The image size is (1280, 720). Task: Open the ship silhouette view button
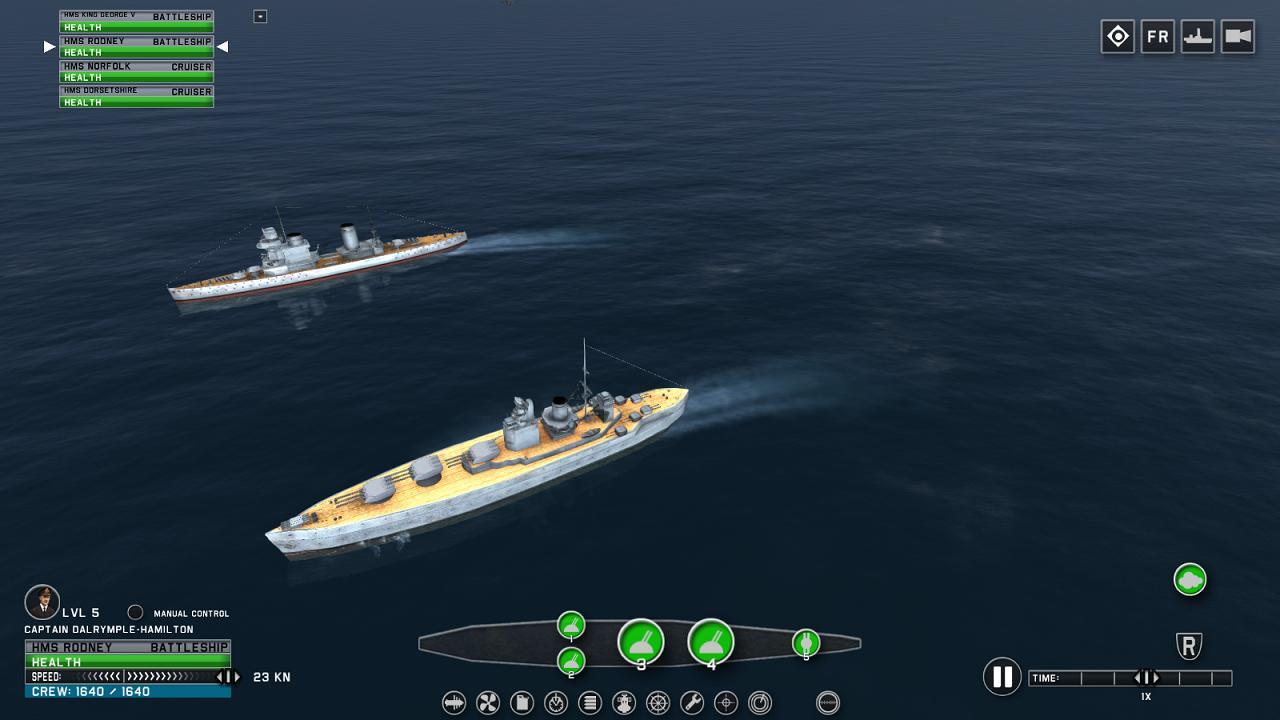pyautogui.click(x=1197, y=37)
